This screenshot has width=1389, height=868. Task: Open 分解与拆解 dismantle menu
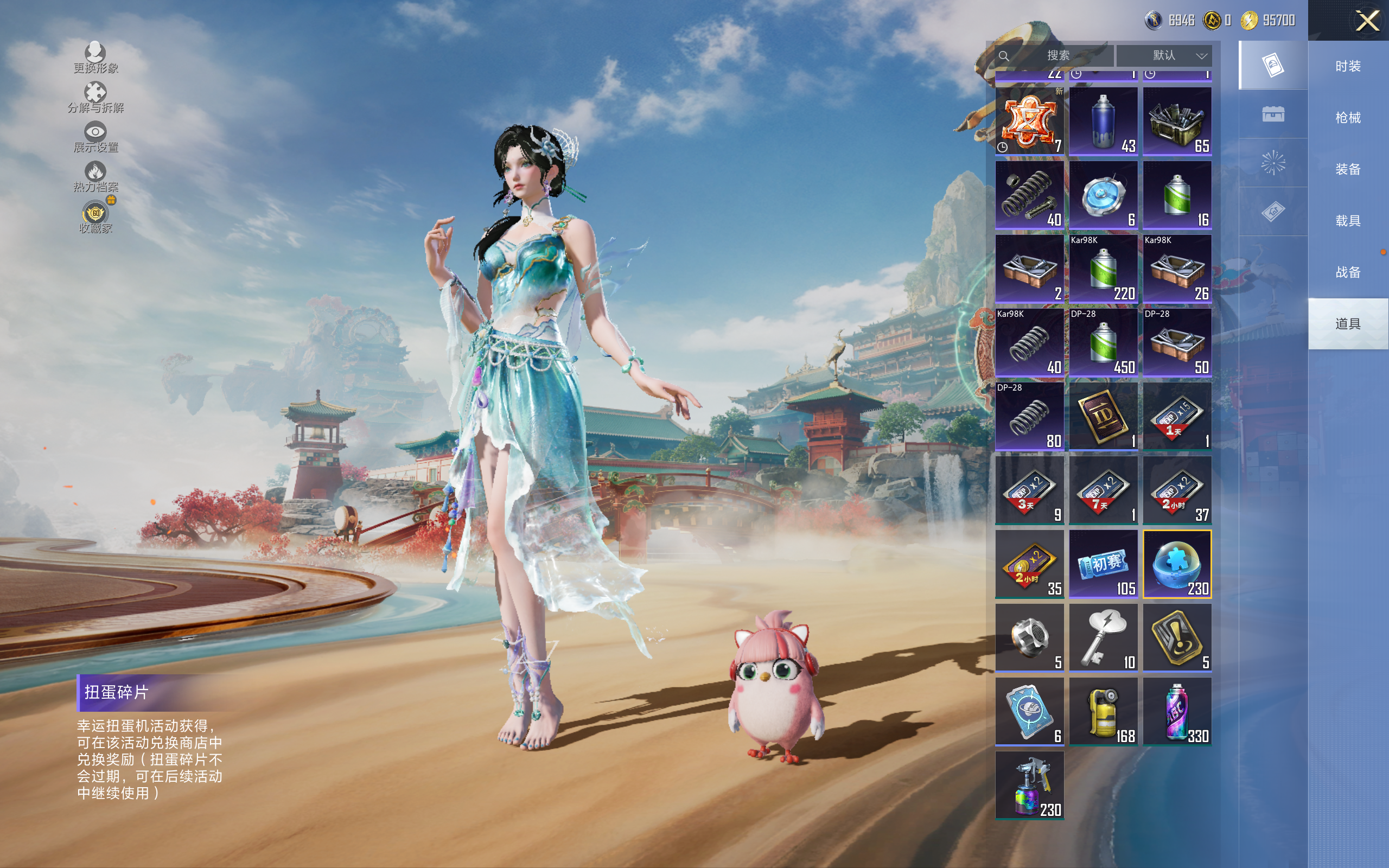click(95, 97)
